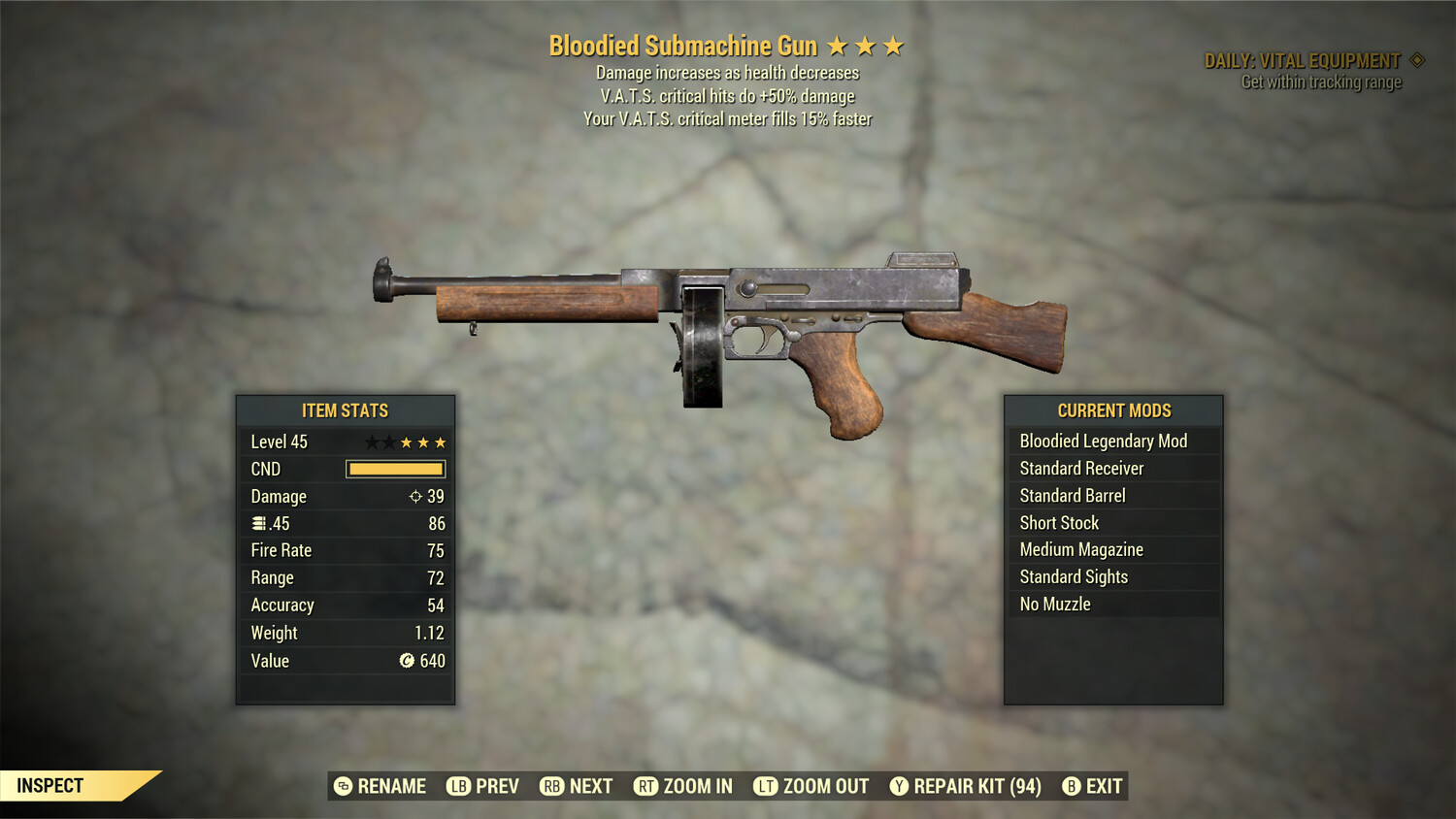Expand the Item Stats panel header
This screenshot has height=819, width=1456.
coord(346,410)
